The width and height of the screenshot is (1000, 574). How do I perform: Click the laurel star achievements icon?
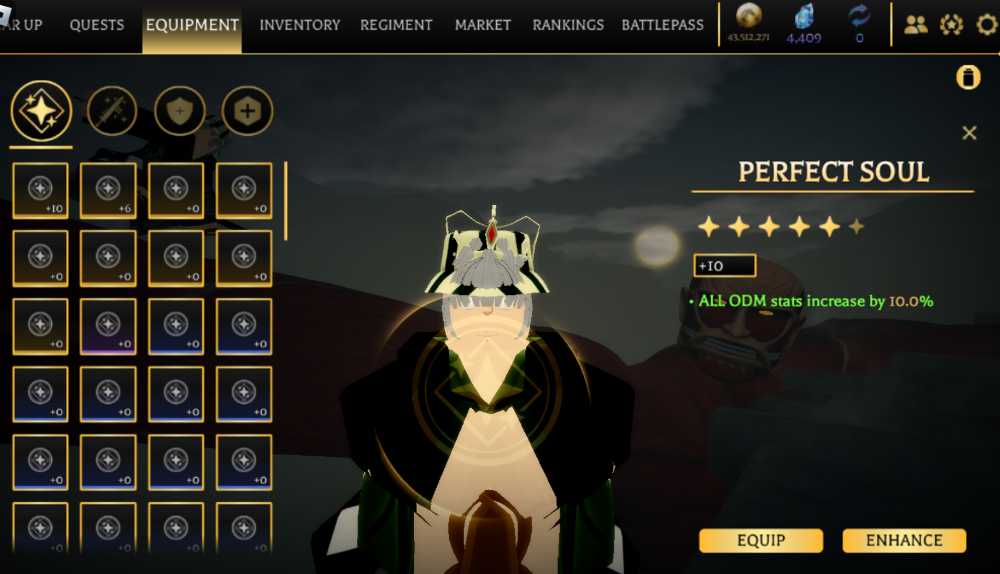[x=951, y=25]
